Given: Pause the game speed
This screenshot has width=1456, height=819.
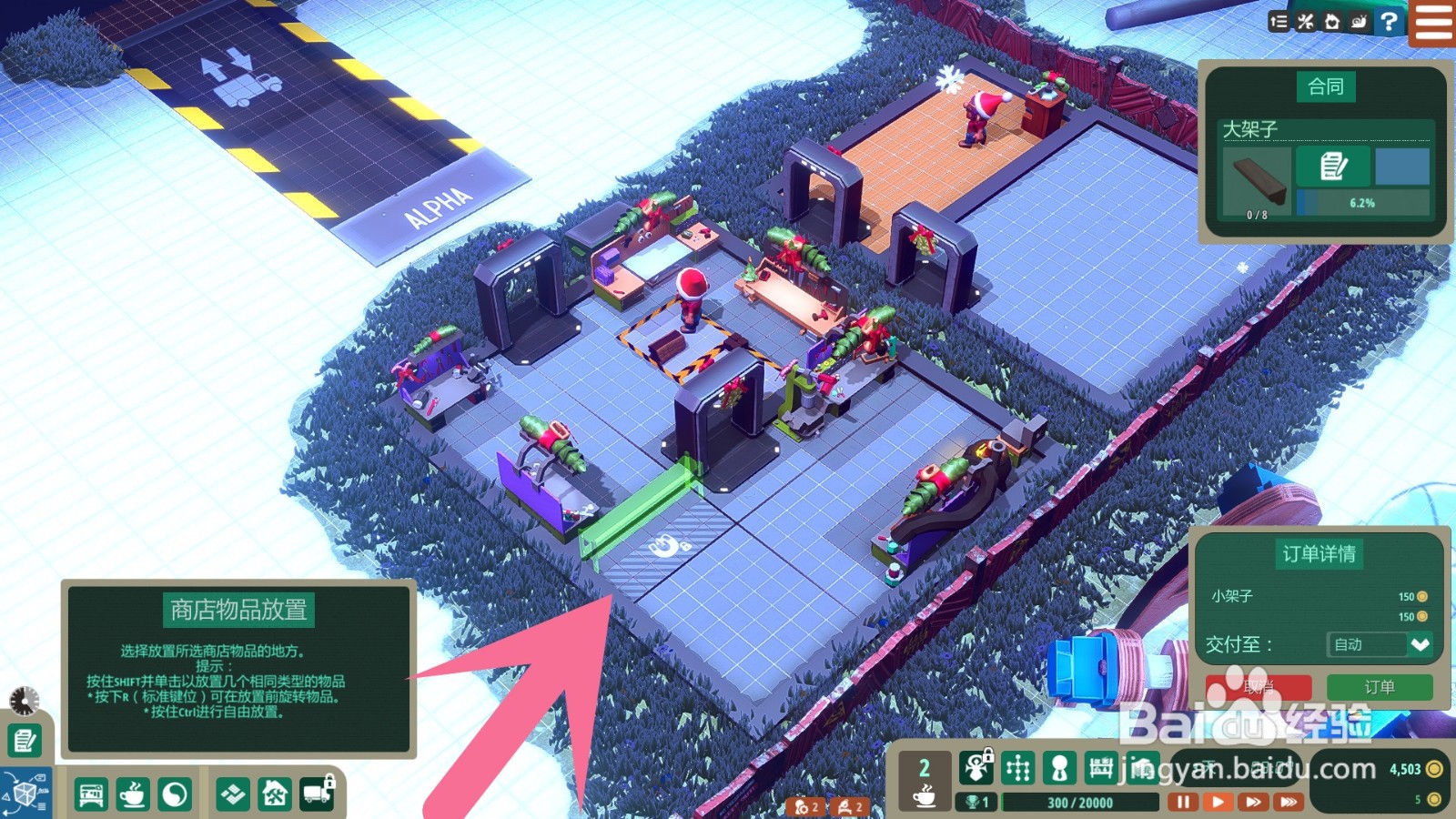Looking at the screenshot, I should pyautogui.click(x=1183, y=802).
